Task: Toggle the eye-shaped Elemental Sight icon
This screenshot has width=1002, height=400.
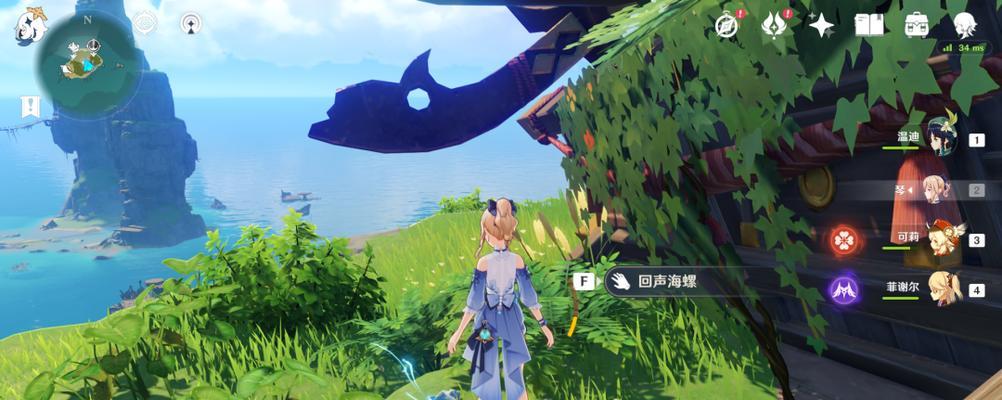Action: pyautogui.click(x=145, y=23)
